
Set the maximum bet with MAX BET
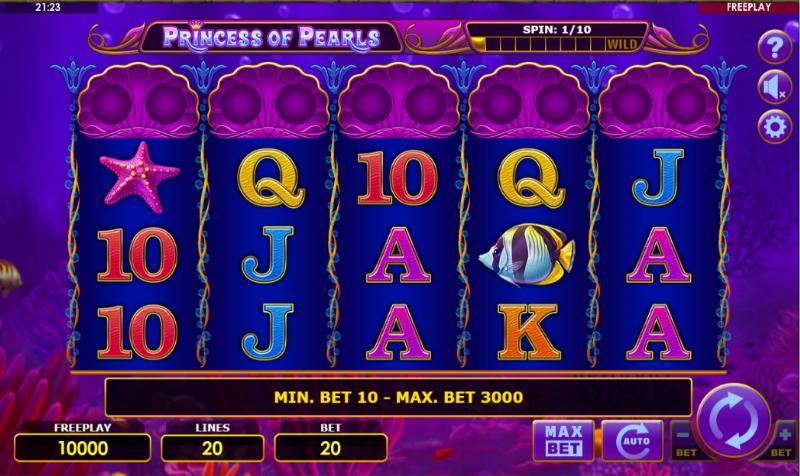[564, 440]
